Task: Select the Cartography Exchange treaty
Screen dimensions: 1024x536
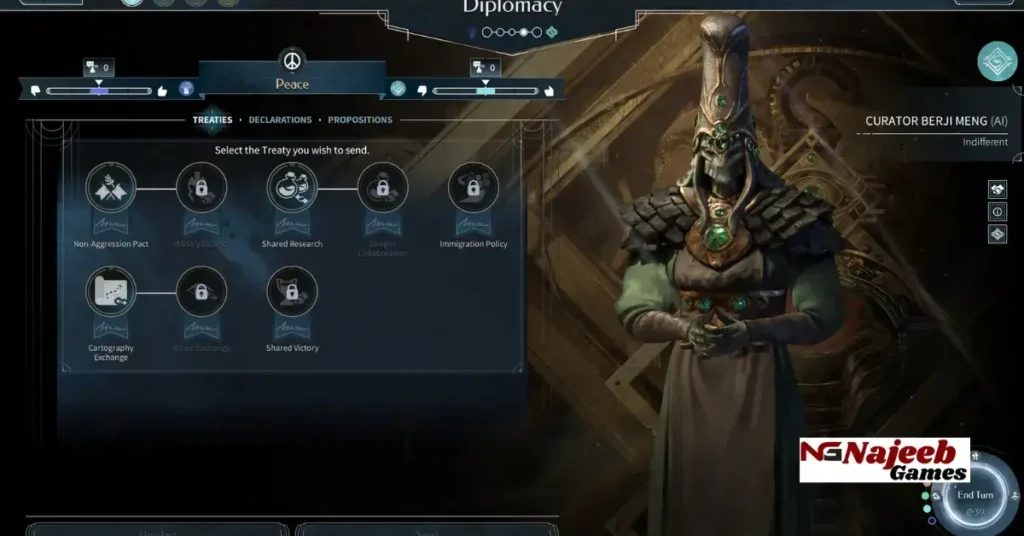Action: tap(111, 292)
